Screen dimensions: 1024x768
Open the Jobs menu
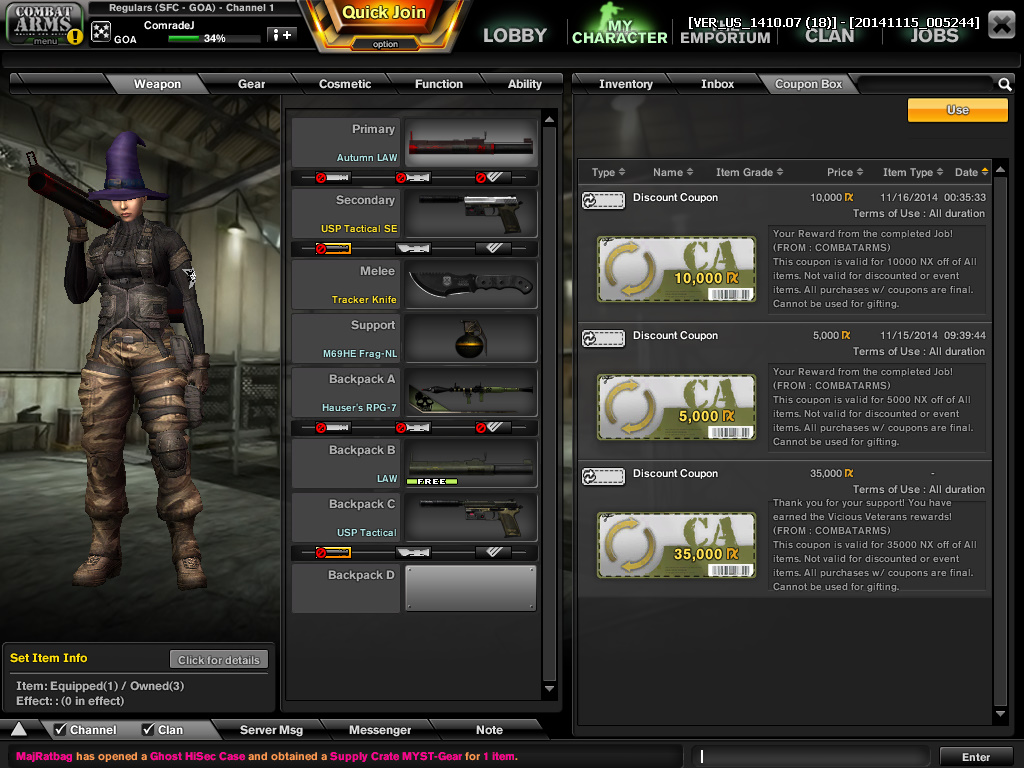(934, 35)
